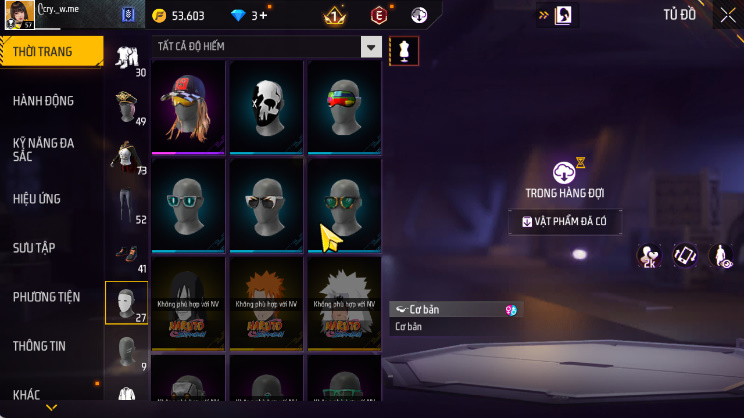Go to the Sưu Tập section
The width and height of the screenshot is (744, 418).
(x=36, y=247)
